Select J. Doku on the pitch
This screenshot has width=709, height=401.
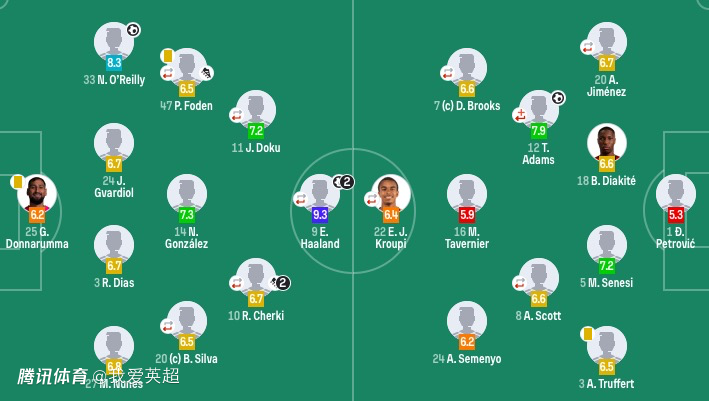point(256,110)
